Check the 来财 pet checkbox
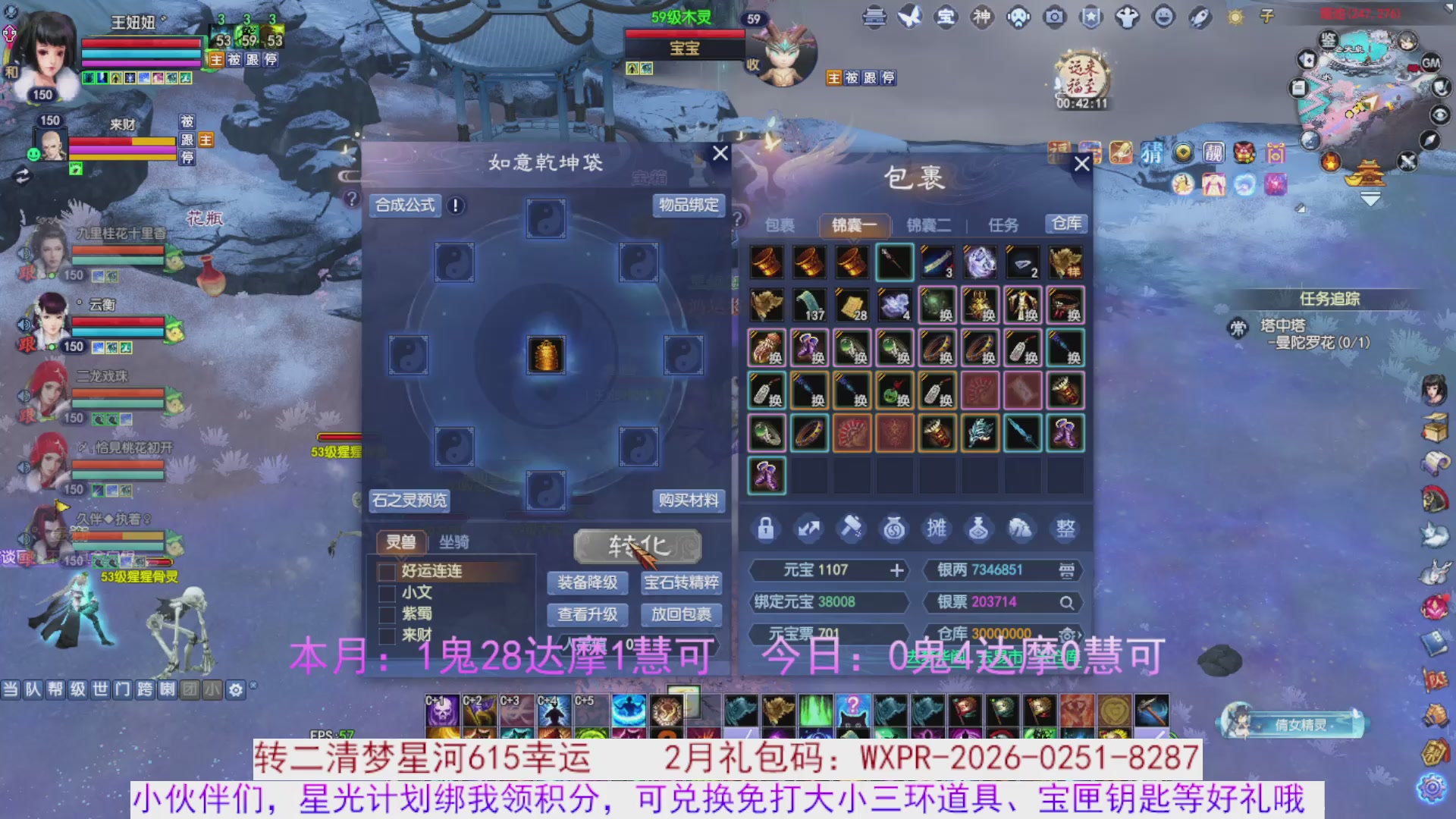 pyautogui.click(x=386, y=637)
